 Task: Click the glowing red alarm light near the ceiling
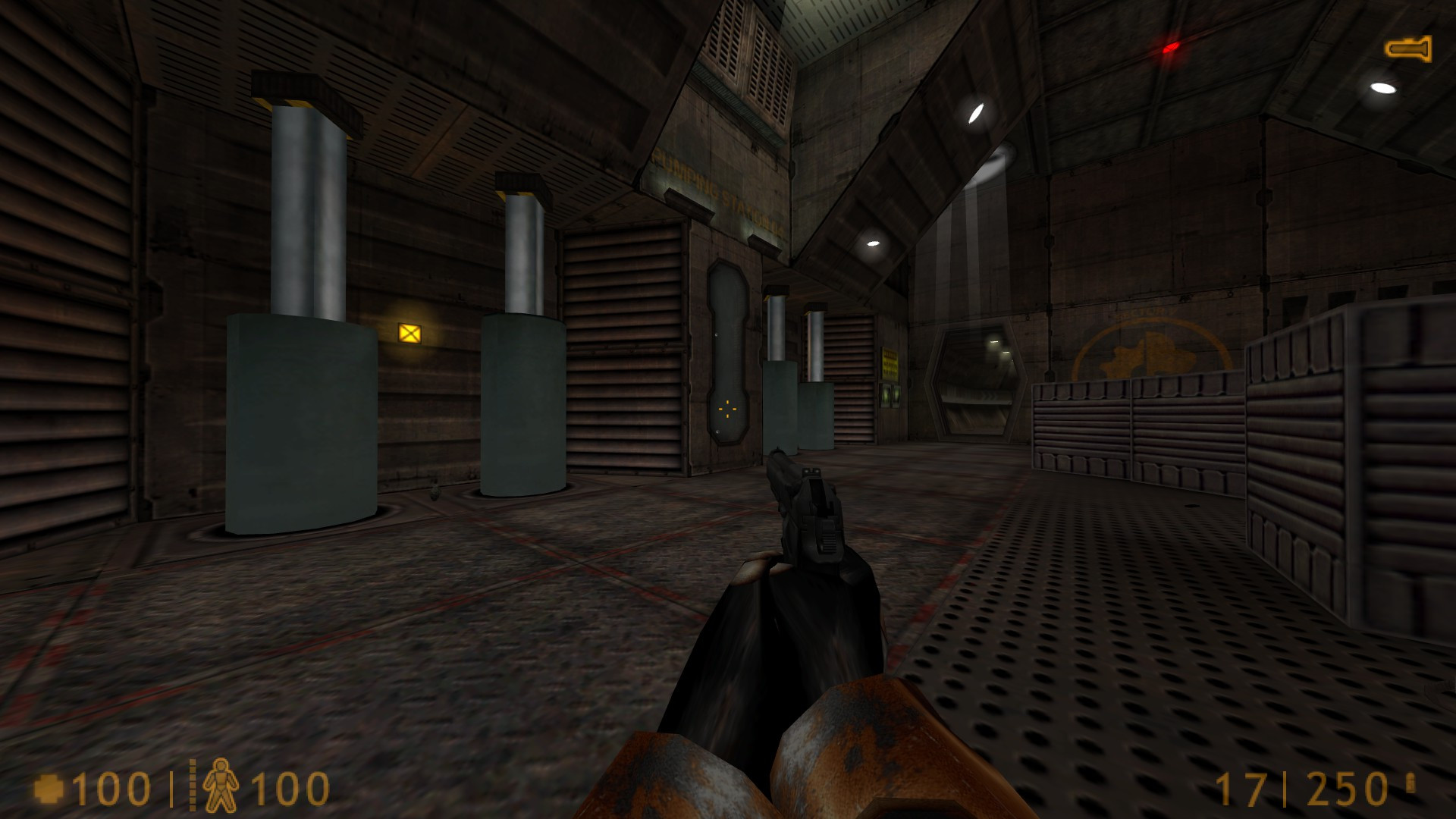click(1170, 48)
